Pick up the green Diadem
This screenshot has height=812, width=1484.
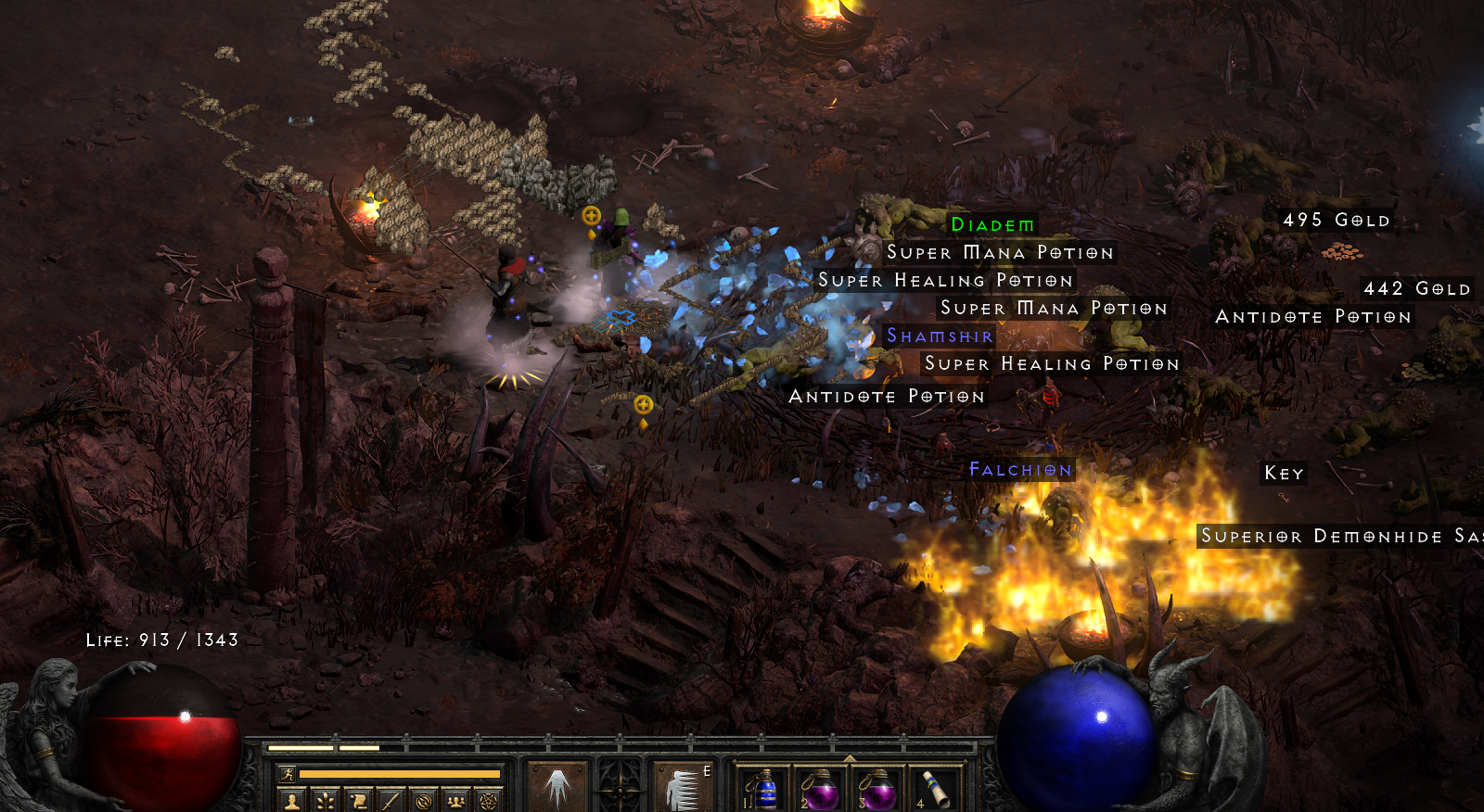coord(991,223)
